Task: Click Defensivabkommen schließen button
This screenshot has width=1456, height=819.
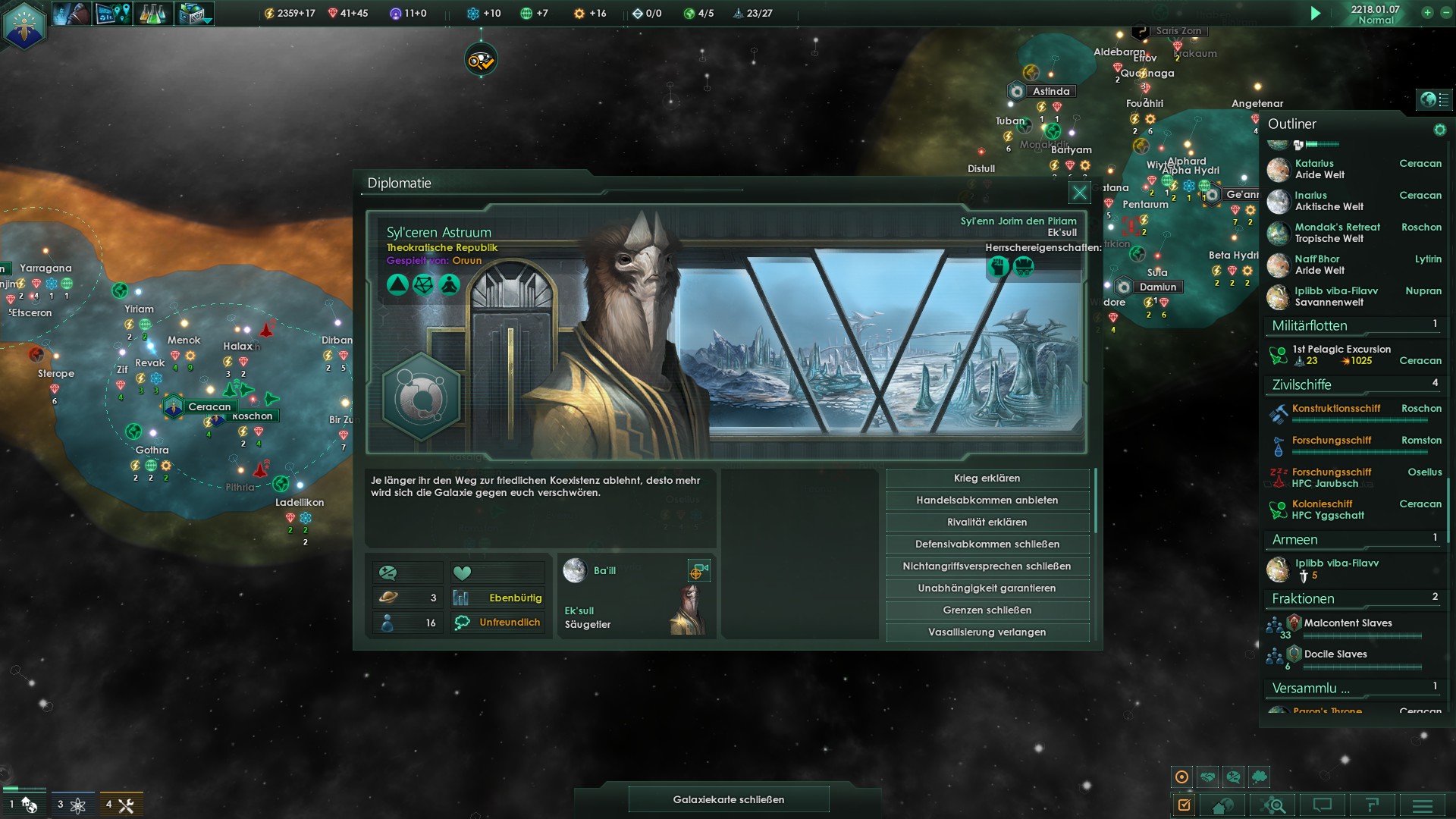Action: 987,544
